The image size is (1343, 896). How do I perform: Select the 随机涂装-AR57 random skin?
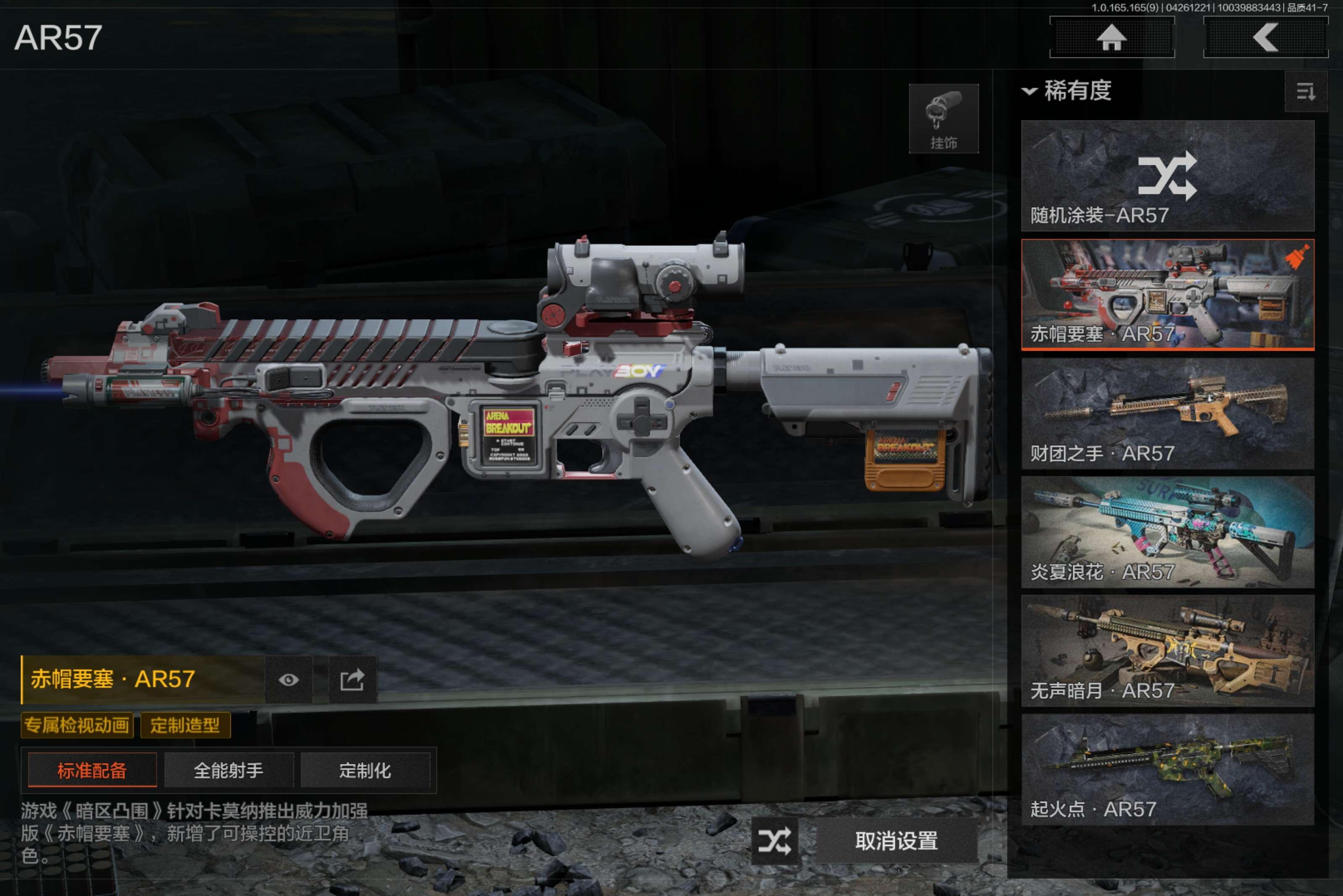pos(1167,175)
